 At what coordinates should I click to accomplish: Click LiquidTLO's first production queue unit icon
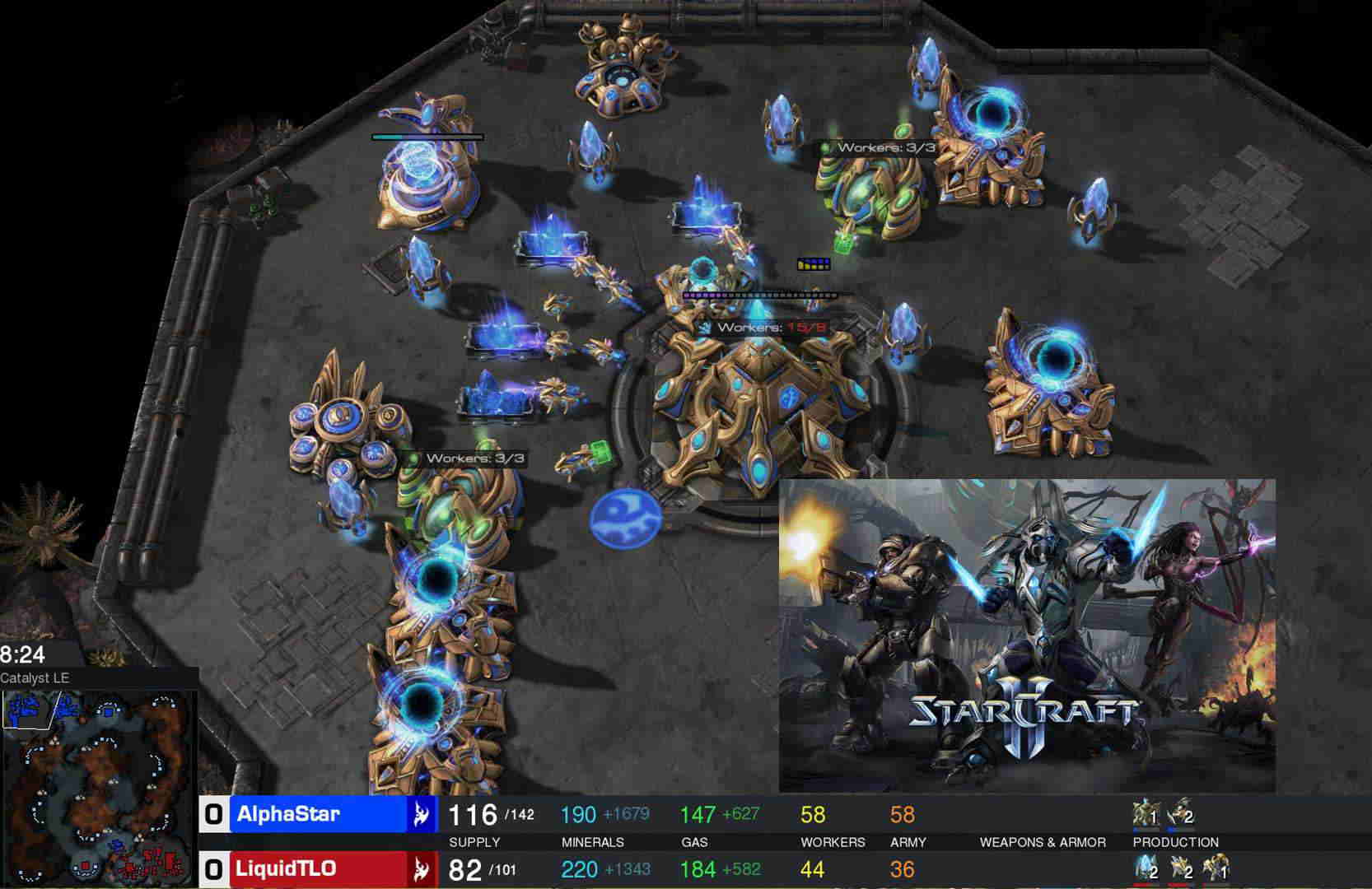pyautogui.click(x=1145, y=869)
